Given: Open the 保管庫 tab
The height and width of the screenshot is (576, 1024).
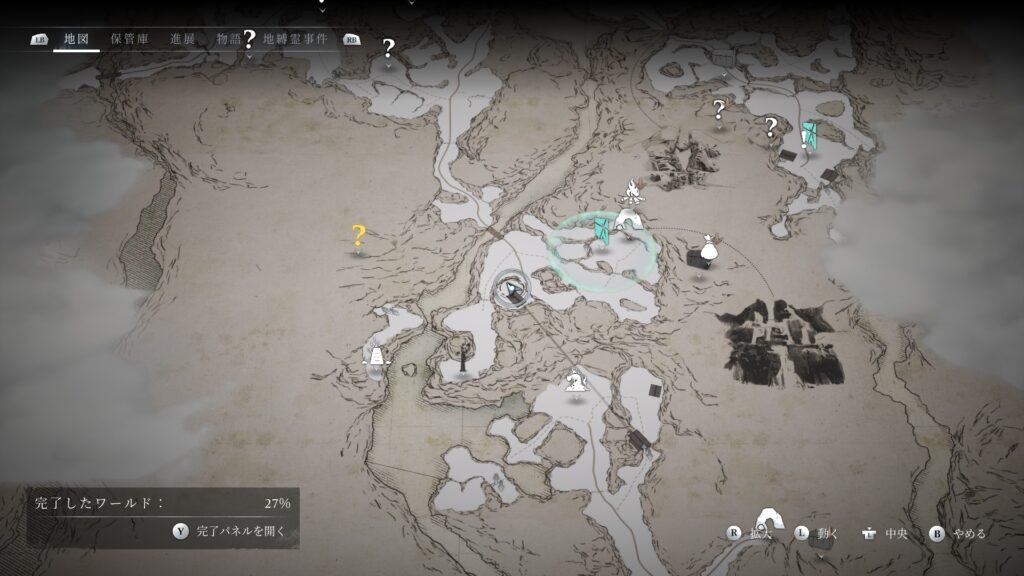Looking at the screenshot, I should coord(130,39).
